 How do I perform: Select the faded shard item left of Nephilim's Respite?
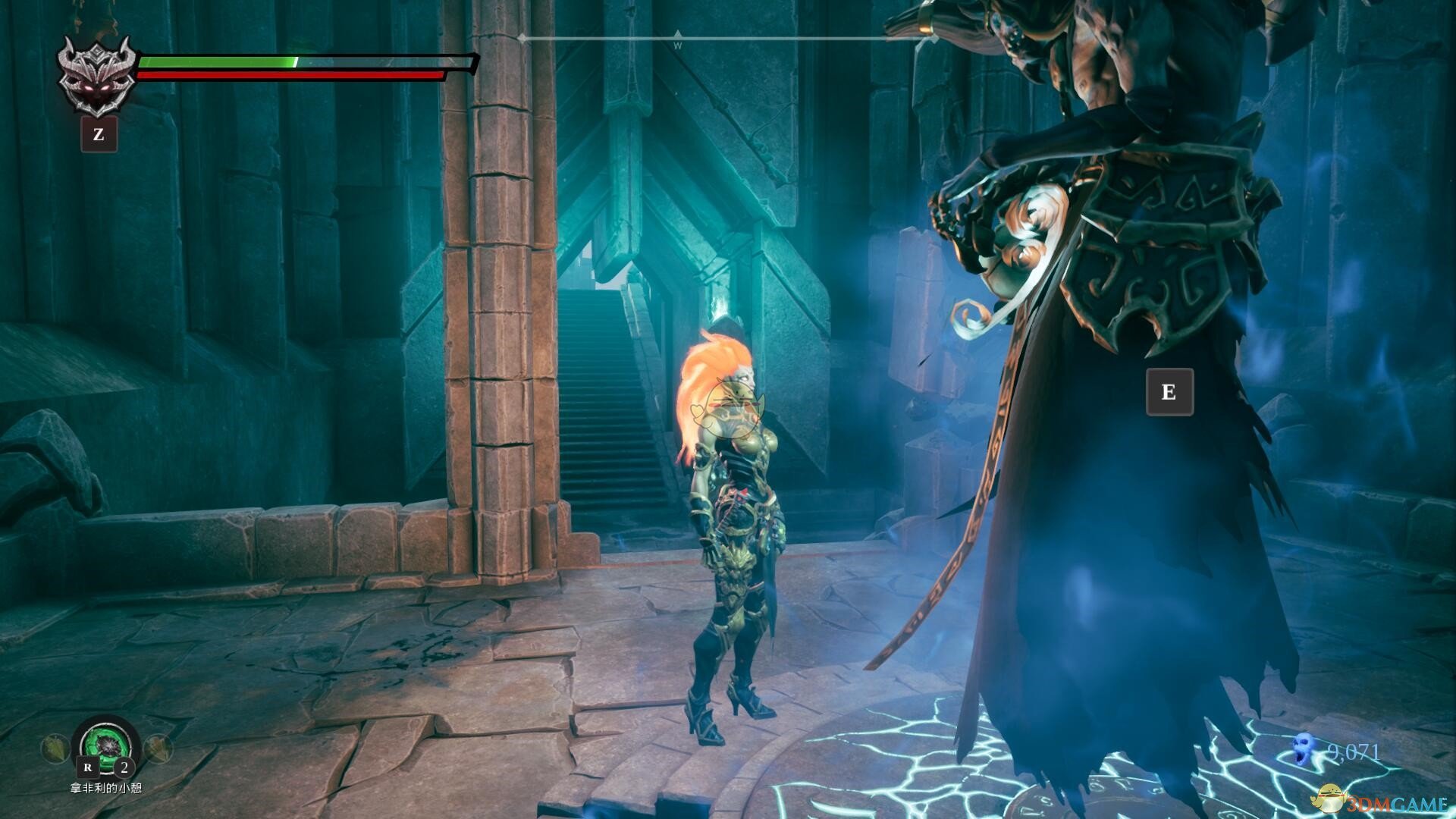pos(55,749)
